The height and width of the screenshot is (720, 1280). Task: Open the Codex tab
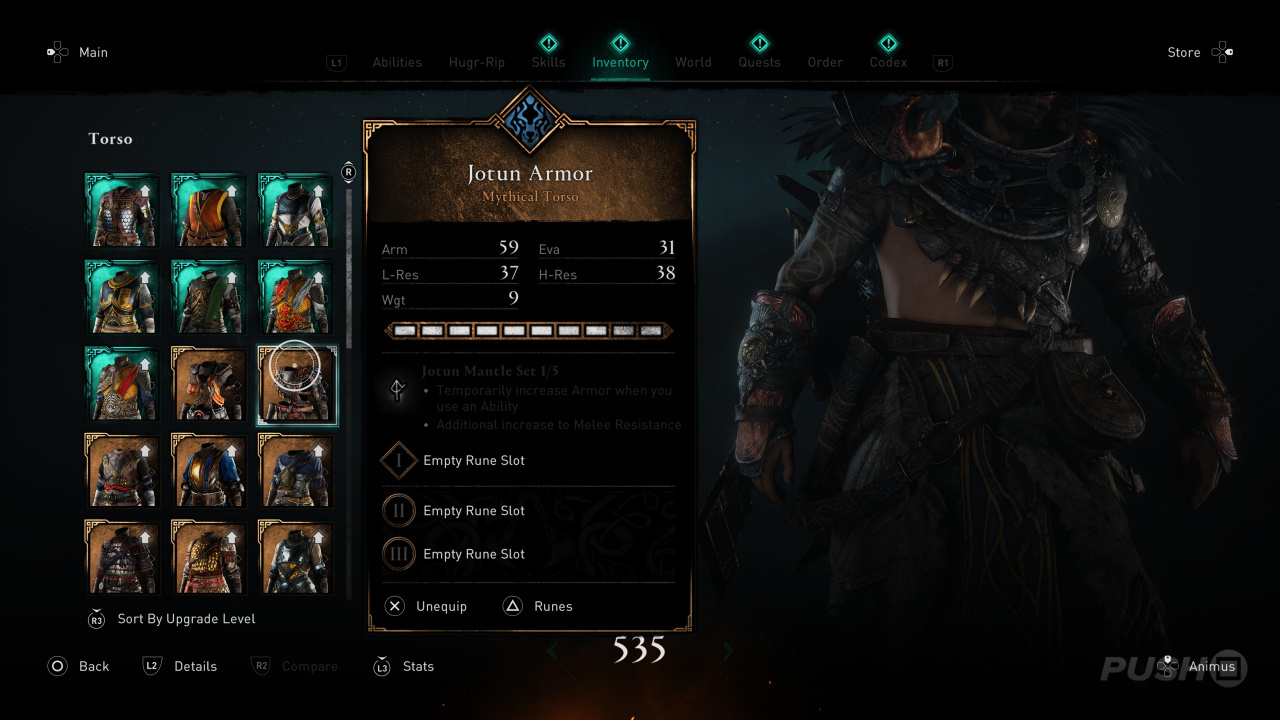point(888,62)
